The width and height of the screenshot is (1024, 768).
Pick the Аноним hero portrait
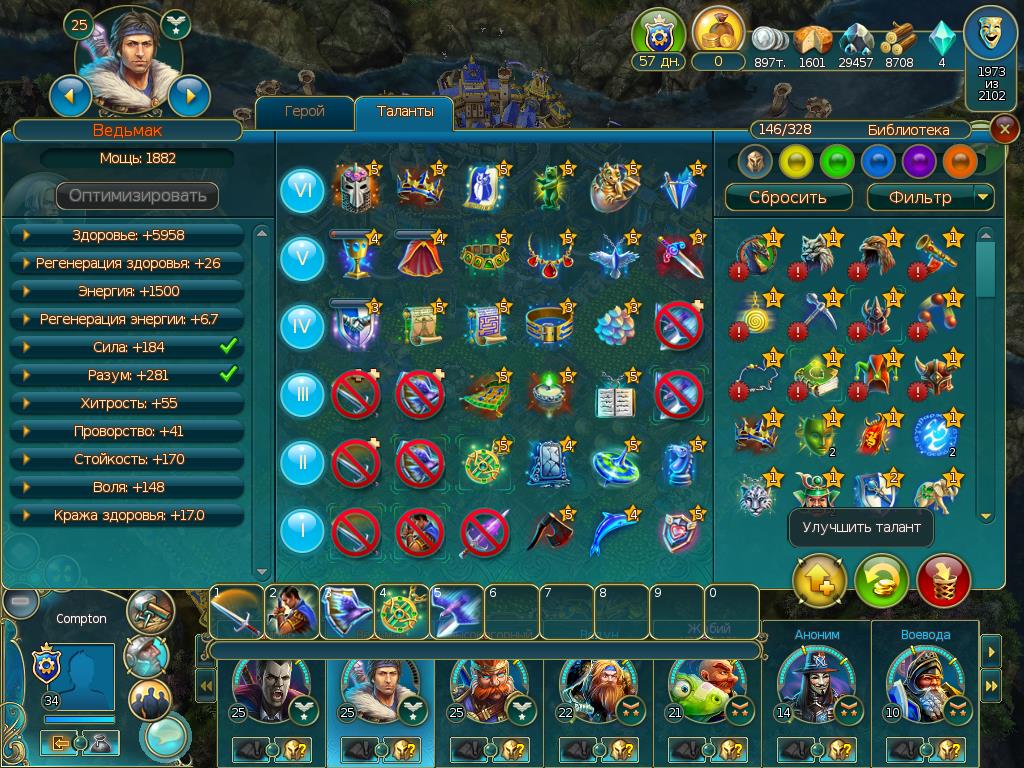tap(816, 678)
